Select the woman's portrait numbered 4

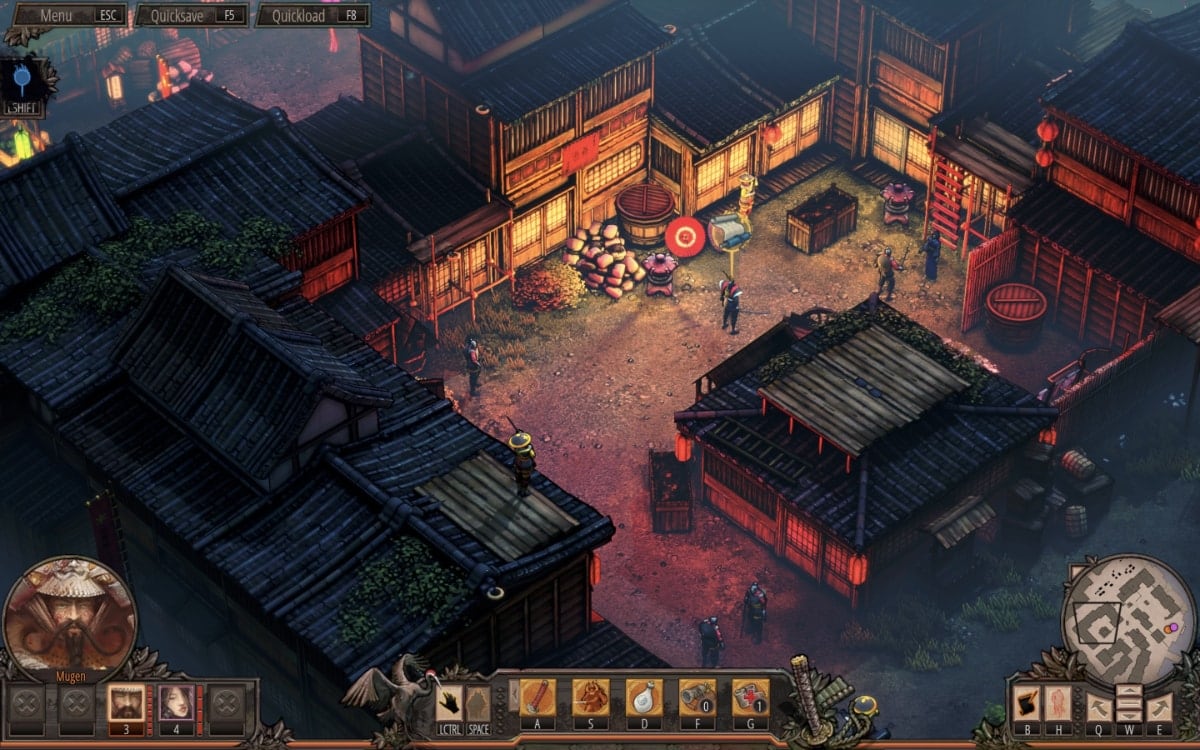coord(174,703)
